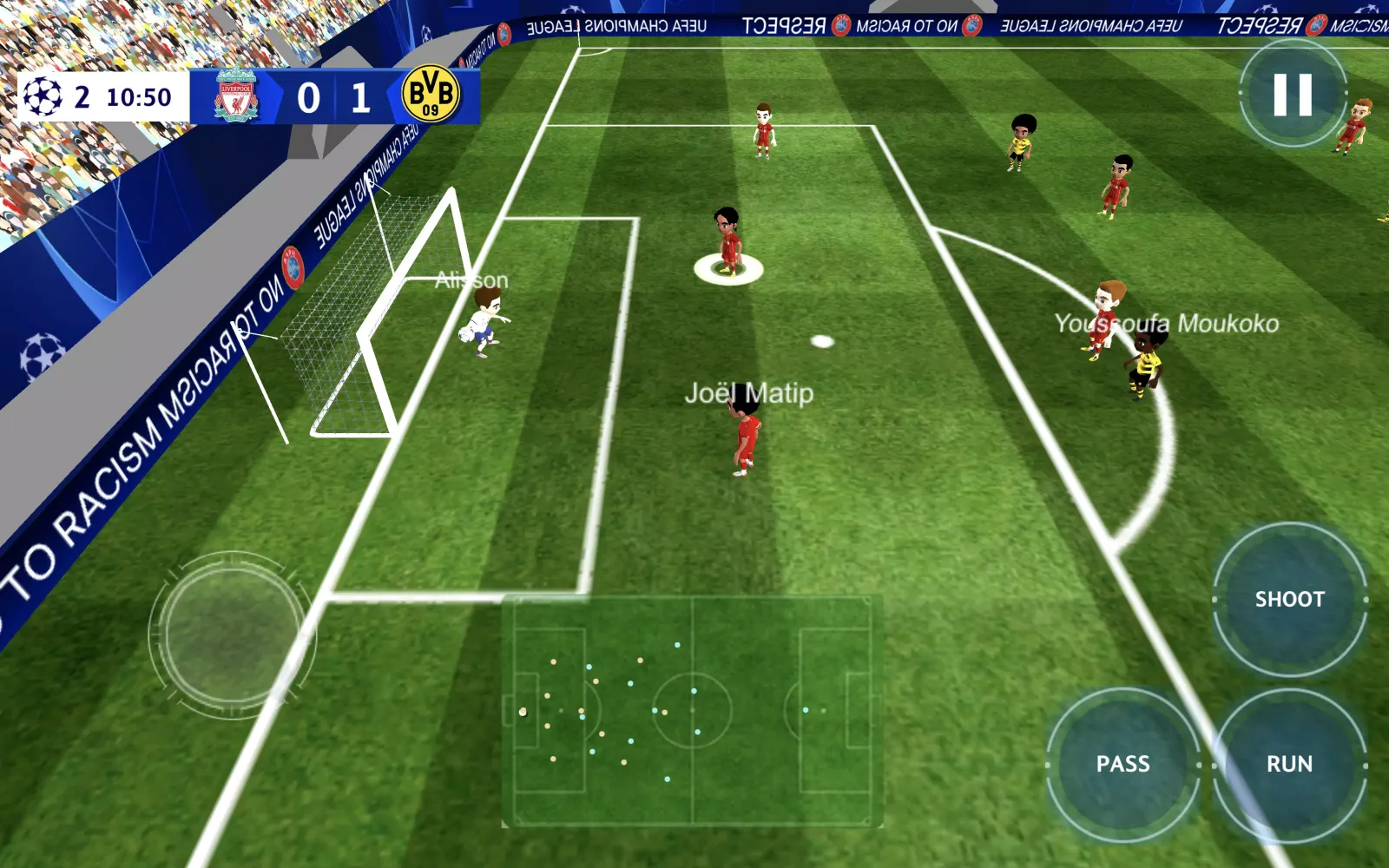Click the pitch minimap radar
1389x868 pixels.
(x=692, y=711)
